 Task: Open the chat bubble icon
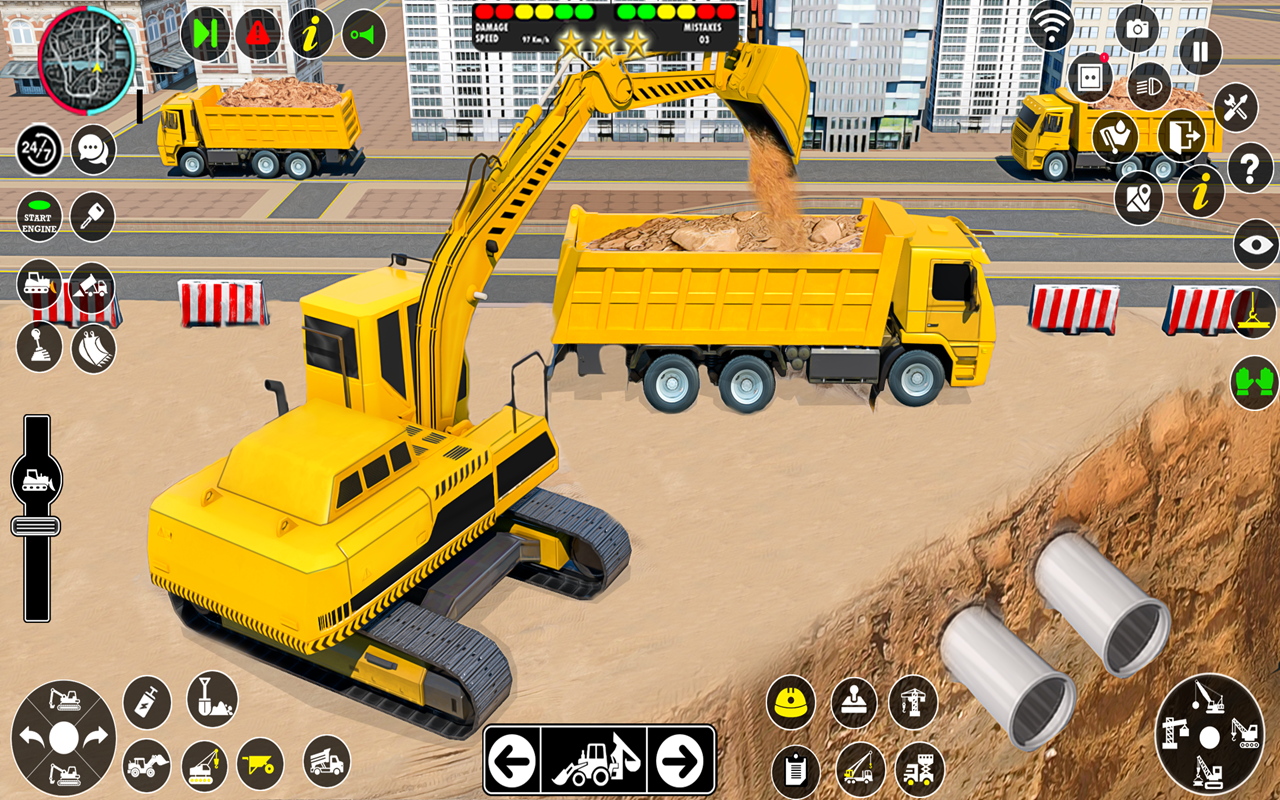[x=93, y=150]
